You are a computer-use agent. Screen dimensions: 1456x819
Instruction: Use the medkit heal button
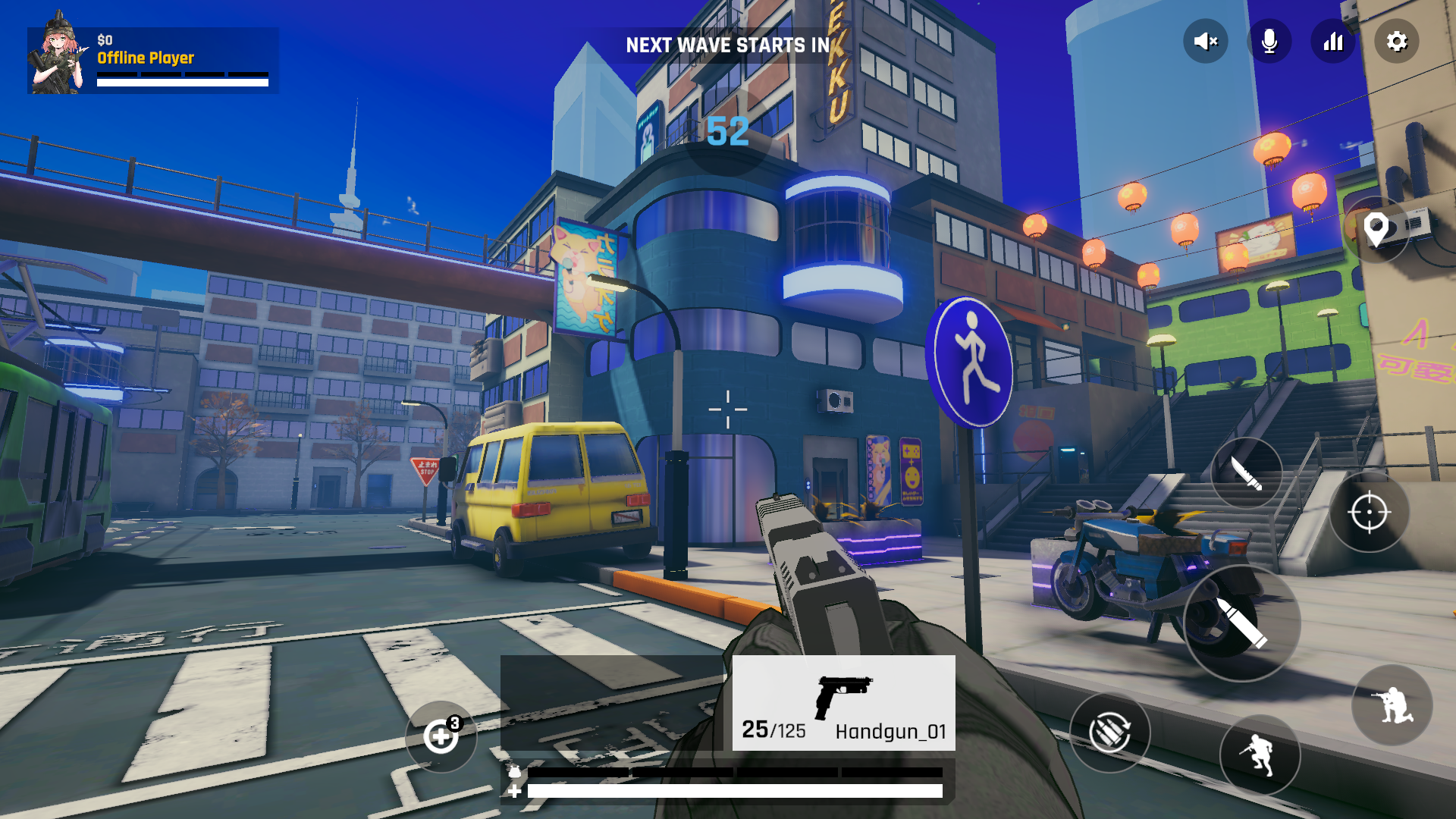point(441,736)
